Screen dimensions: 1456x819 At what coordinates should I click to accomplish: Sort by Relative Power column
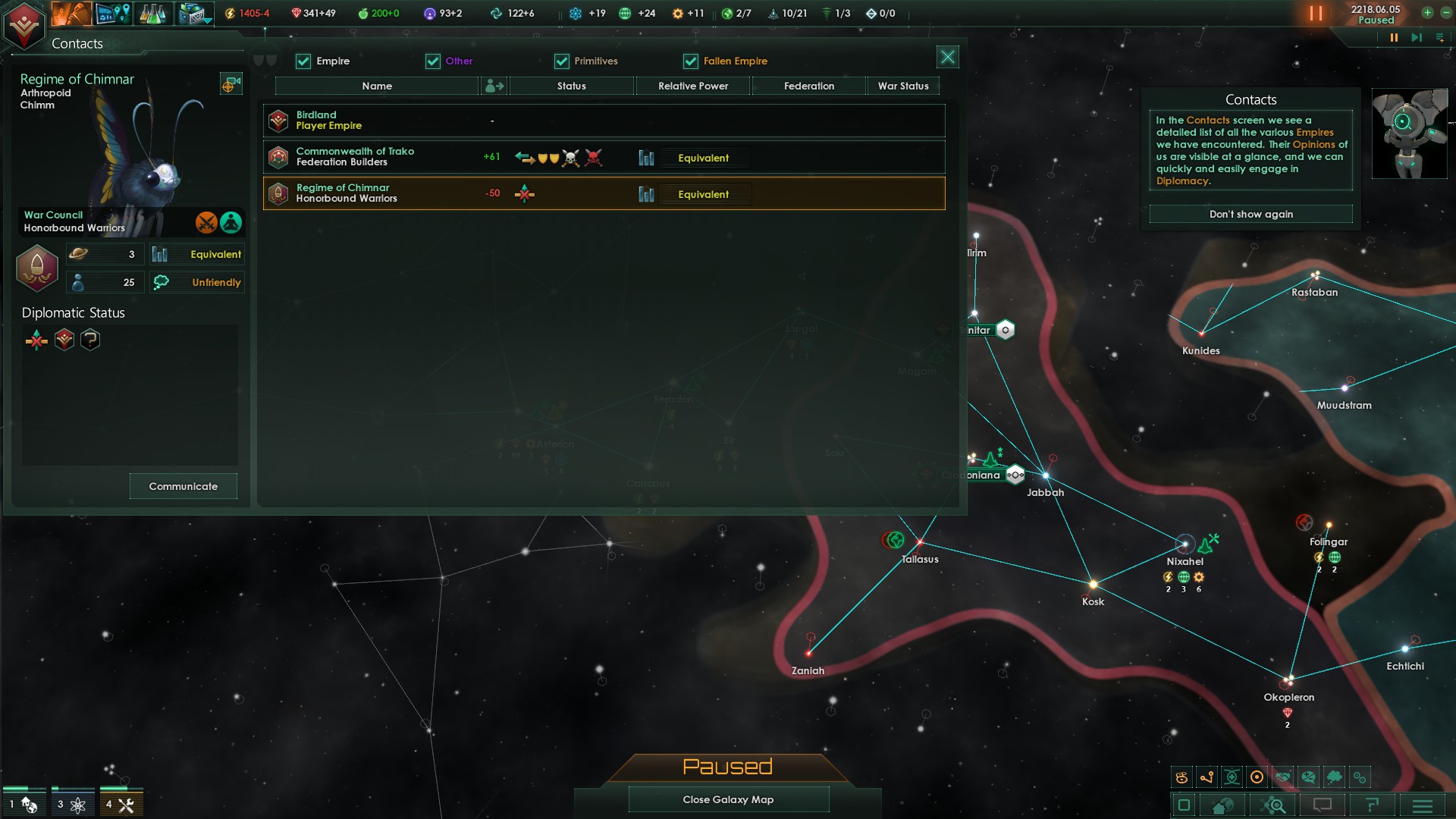tap(692, 86)
